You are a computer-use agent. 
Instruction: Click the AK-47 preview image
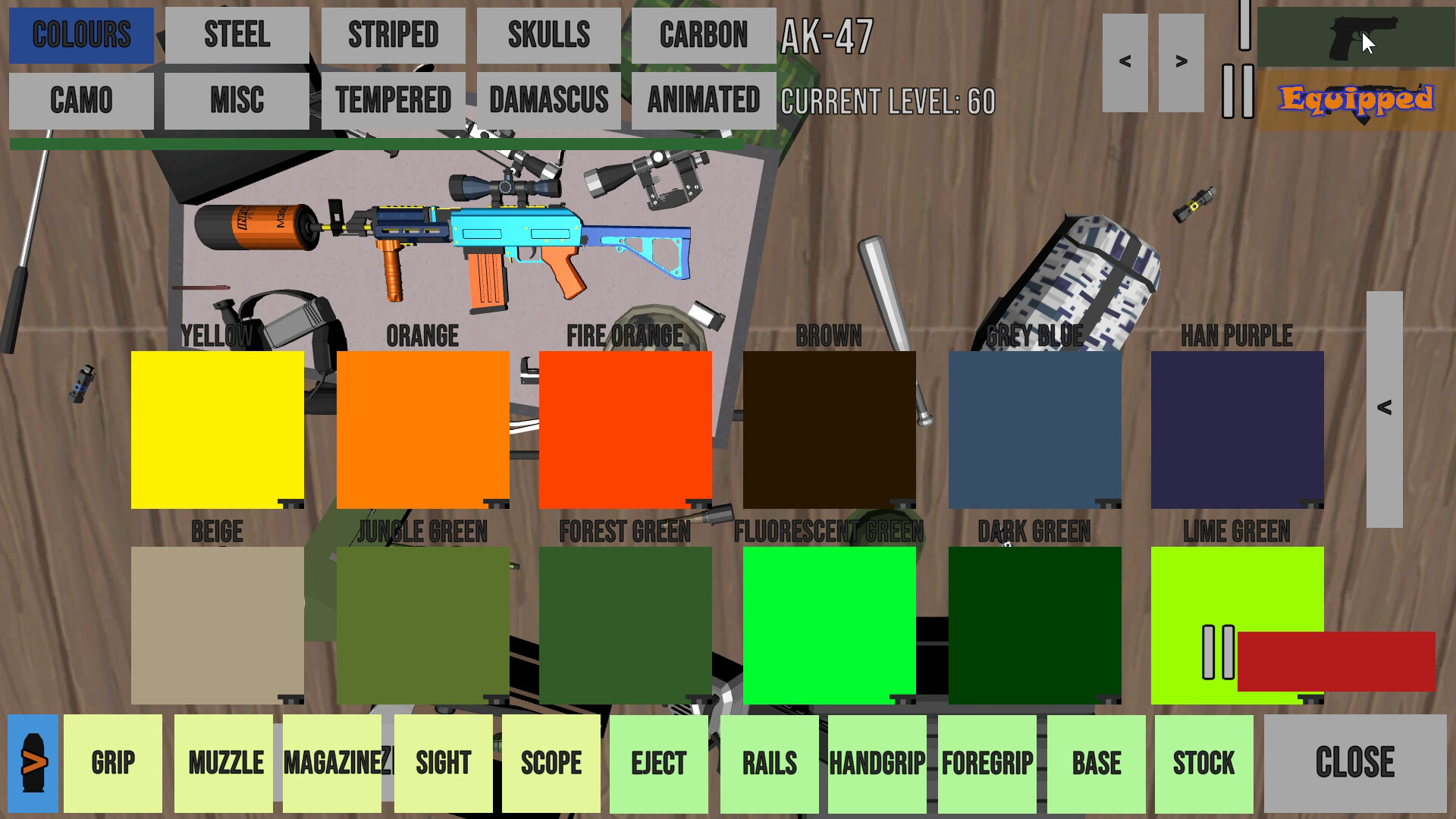coord(493,243)
